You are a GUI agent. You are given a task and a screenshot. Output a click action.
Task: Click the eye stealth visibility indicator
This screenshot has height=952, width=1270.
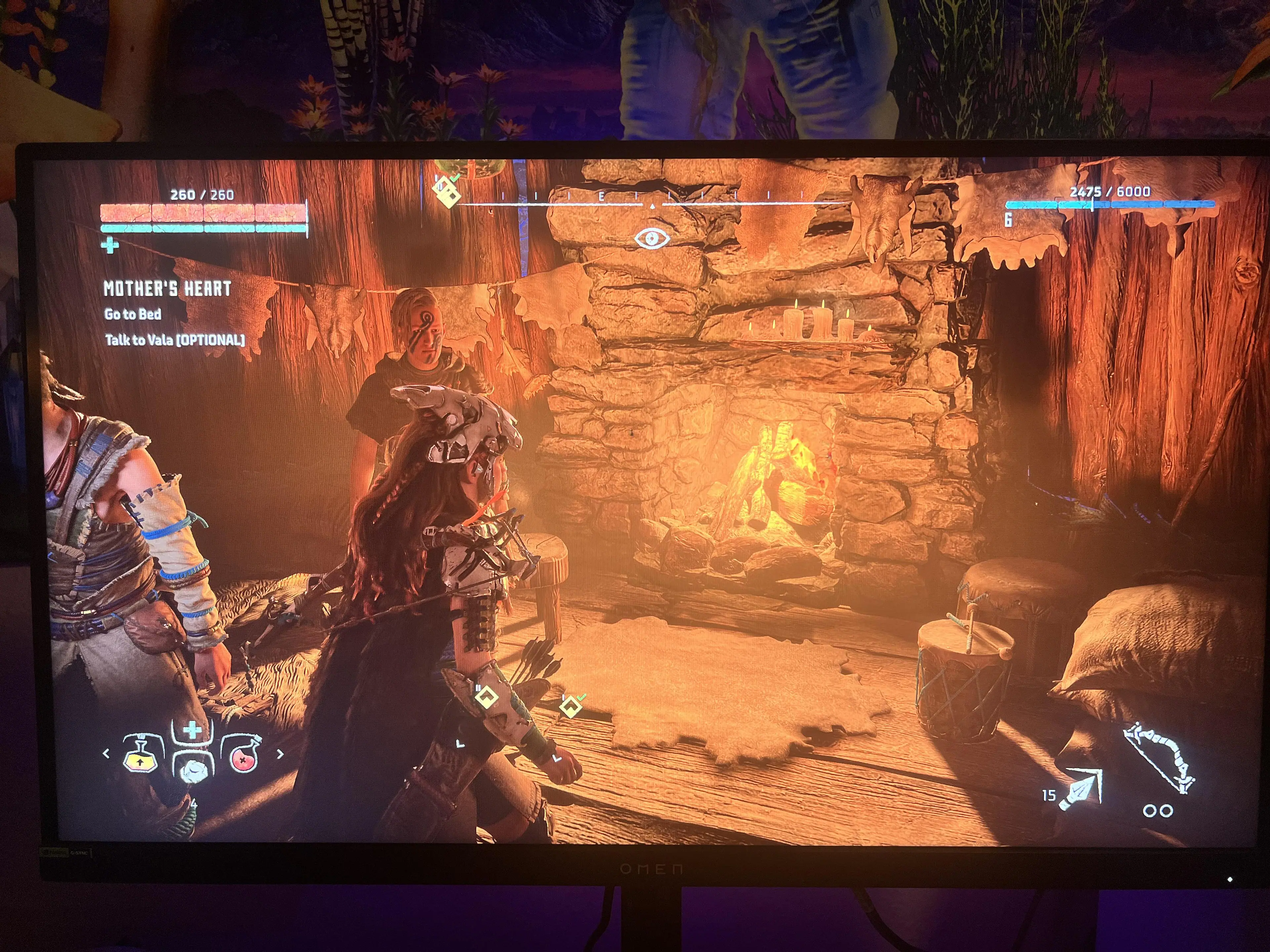tap(651, 238)
